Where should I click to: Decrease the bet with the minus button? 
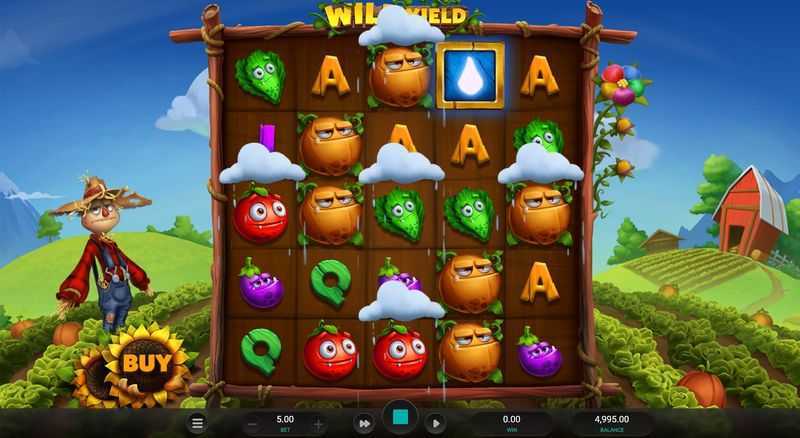pyautogui.click(x=253, y=423)
